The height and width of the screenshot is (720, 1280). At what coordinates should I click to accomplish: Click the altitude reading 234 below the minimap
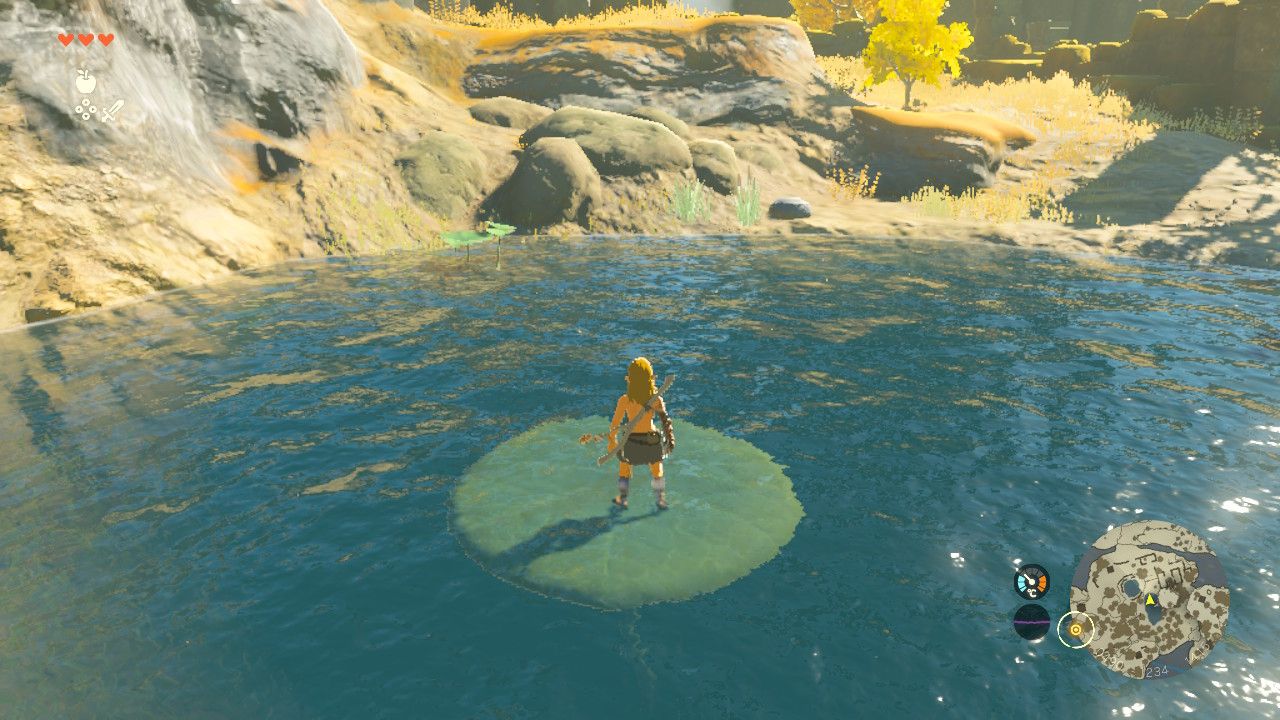(1157, 670)
